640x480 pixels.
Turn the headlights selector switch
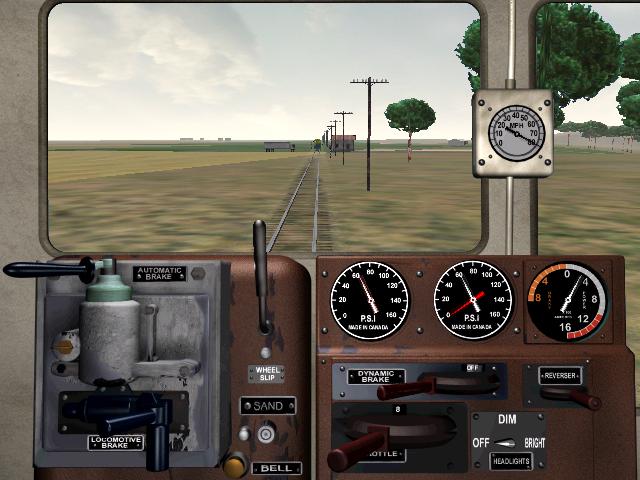(509, 442)
